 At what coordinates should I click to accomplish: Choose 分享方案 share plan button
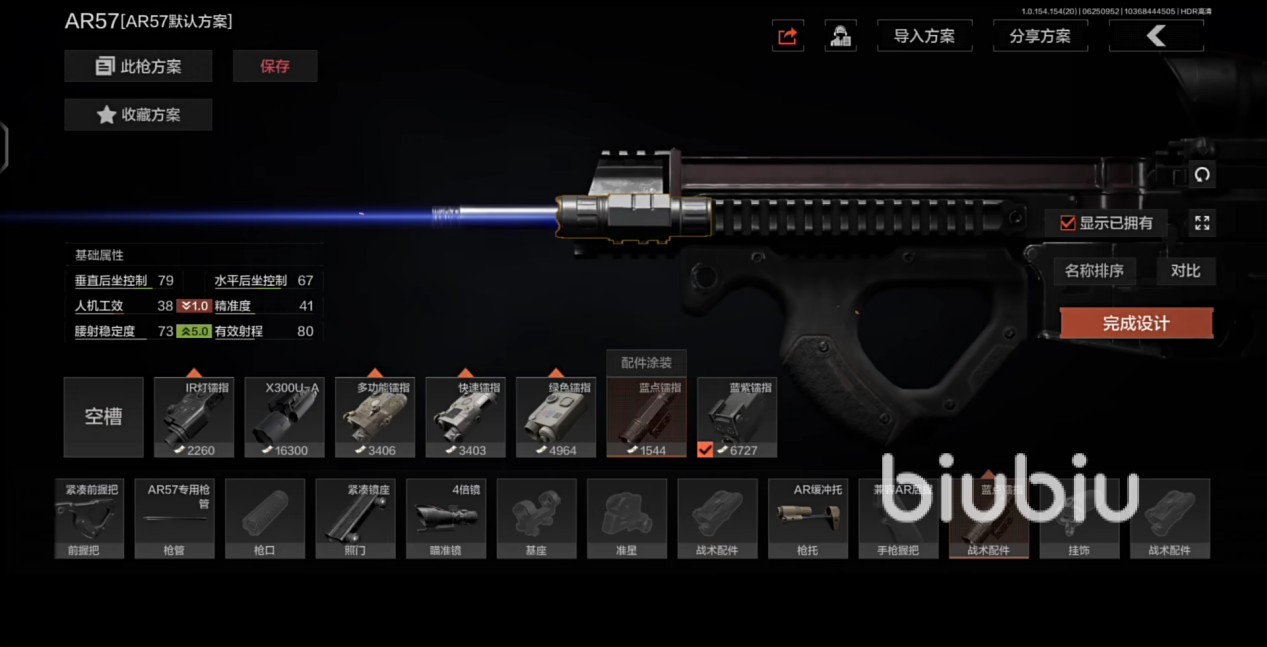(1040, 36)
